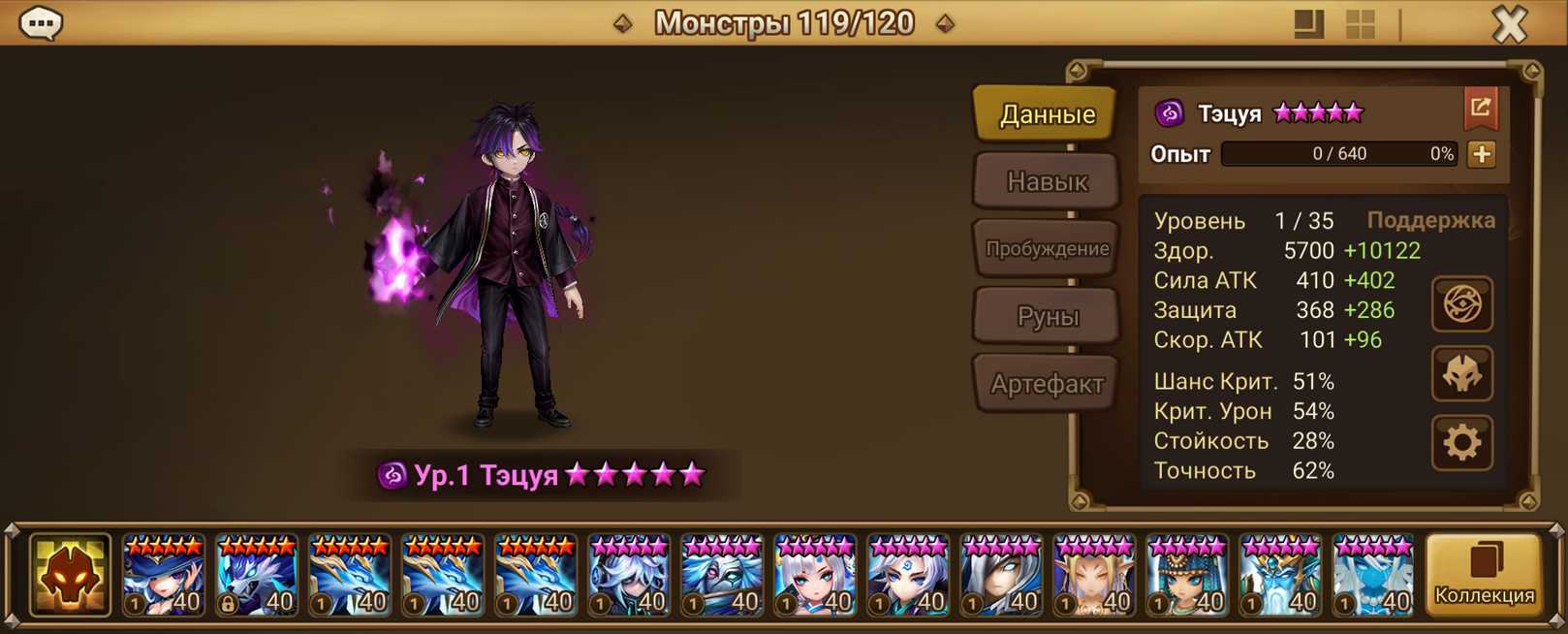The width and height of the screenshot is (1568, 634).
Task: Close the monsters screen with the X
Action: click(x=1509, y=24)
